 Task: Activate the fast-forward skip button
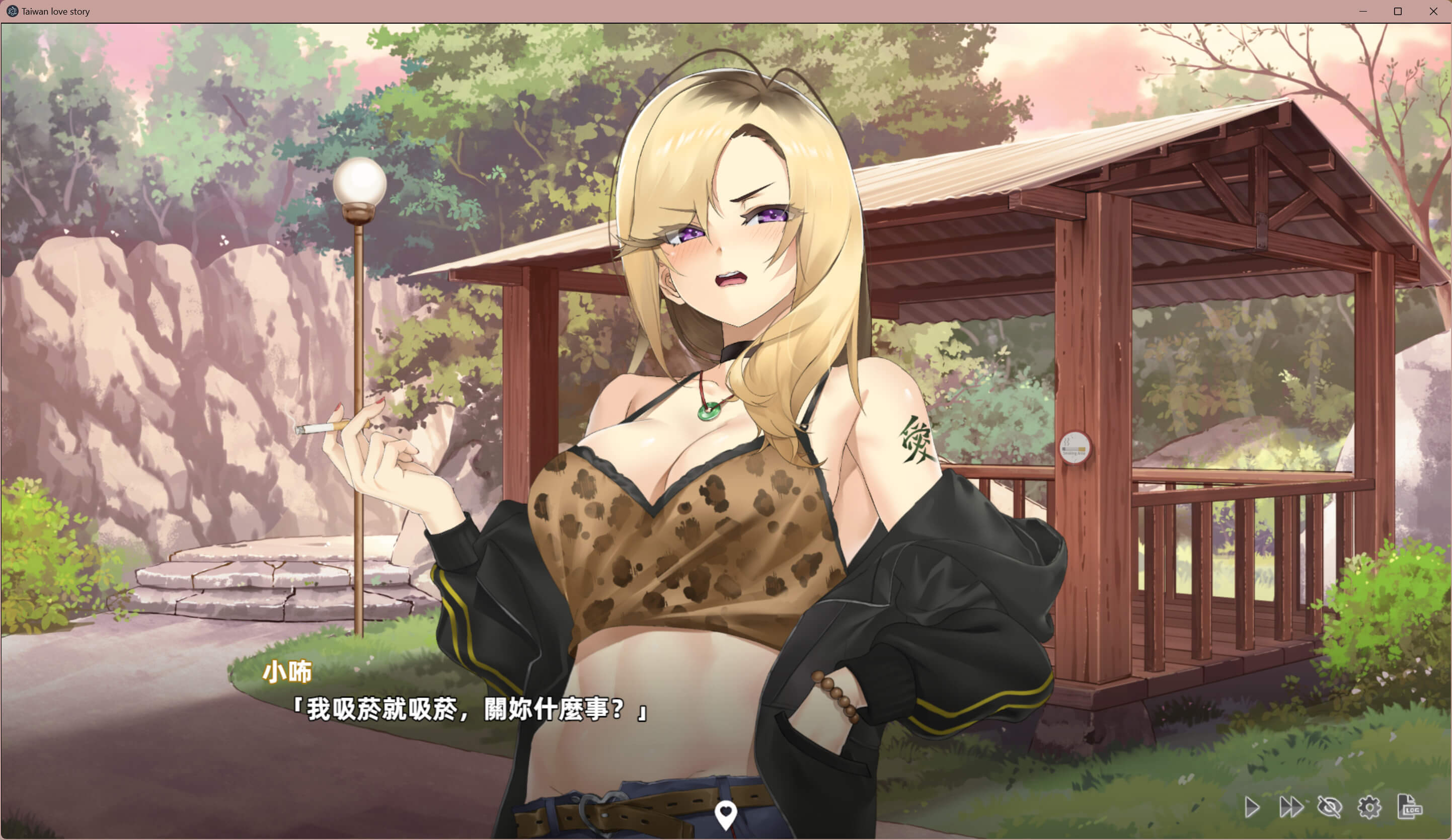click(x=1290, y=807)
